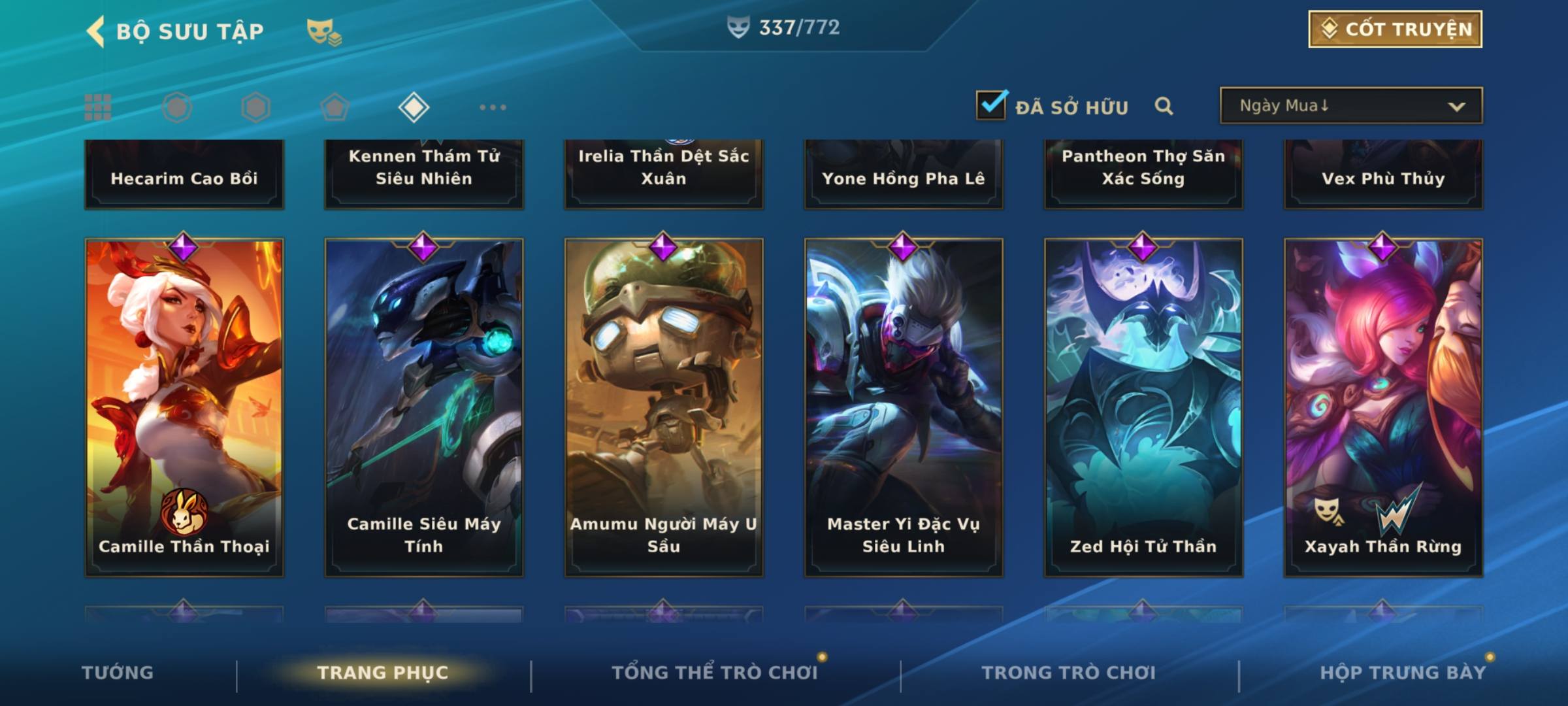This screenshot has width=1568, height=706.
Task: Choose the Amumu Người Máy U Sầu skin
Action: coord(664,407)
